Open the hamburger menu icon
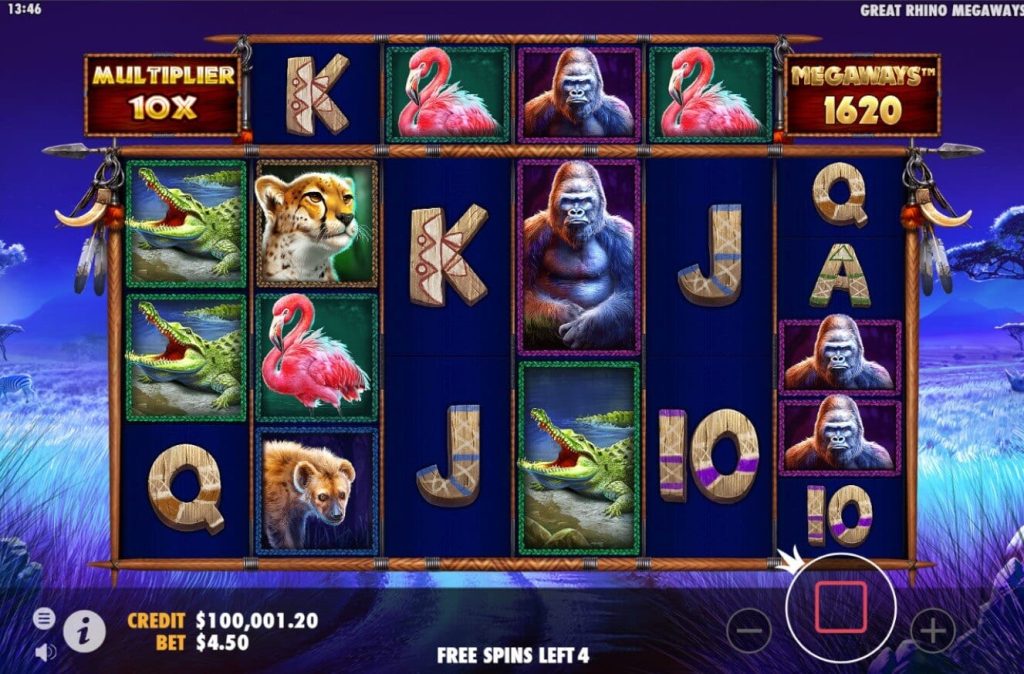Image resolution: width=1024 pixels, height=674 pixels. tap(45, 618)
